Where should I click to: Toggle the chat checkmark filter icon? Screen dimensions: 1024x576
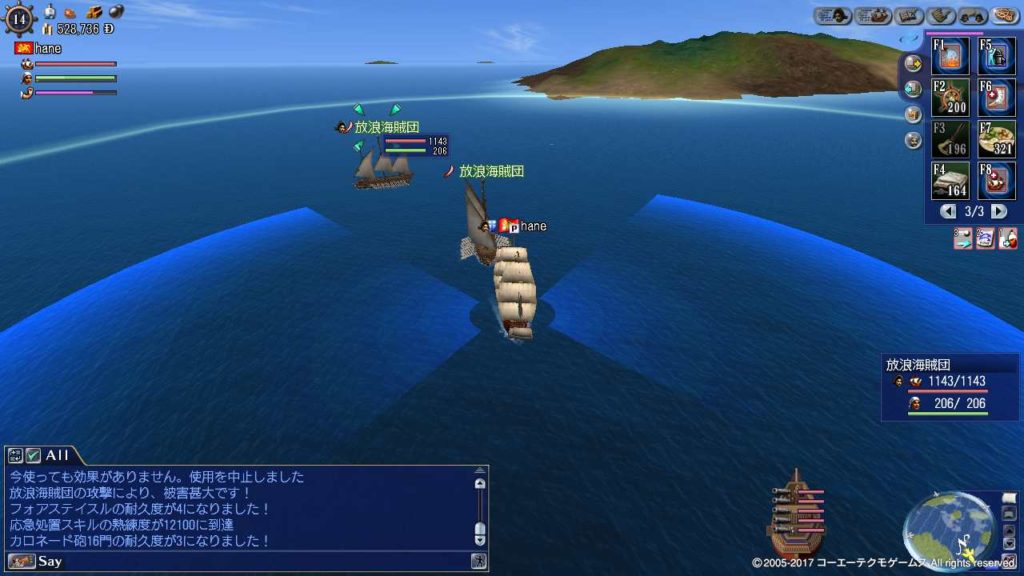pyautogui.click(x=32, y=455)
